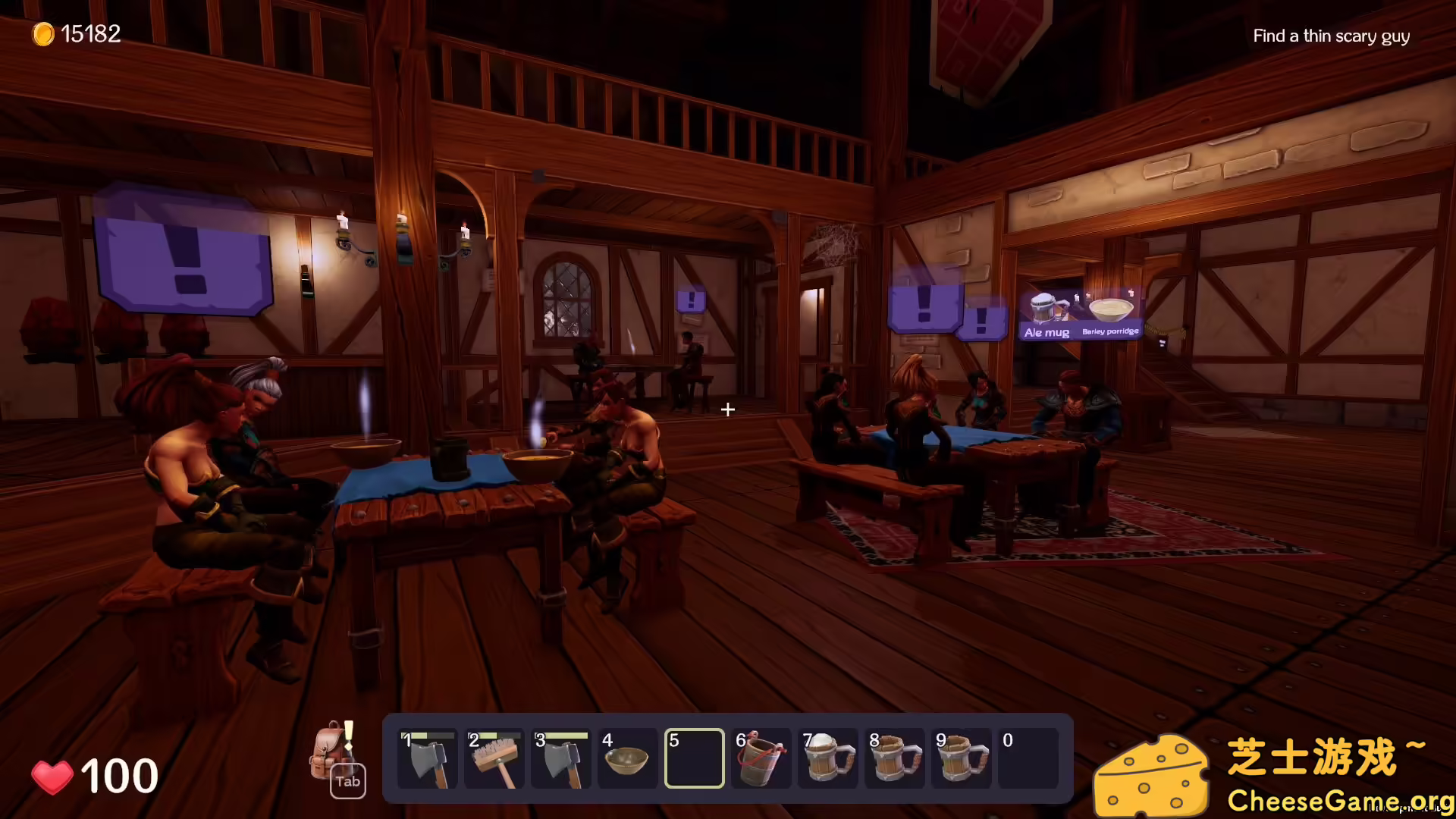1456x819 pixels.
Task: Click the Tab key label under the backpack
Action: click(347, 781)
